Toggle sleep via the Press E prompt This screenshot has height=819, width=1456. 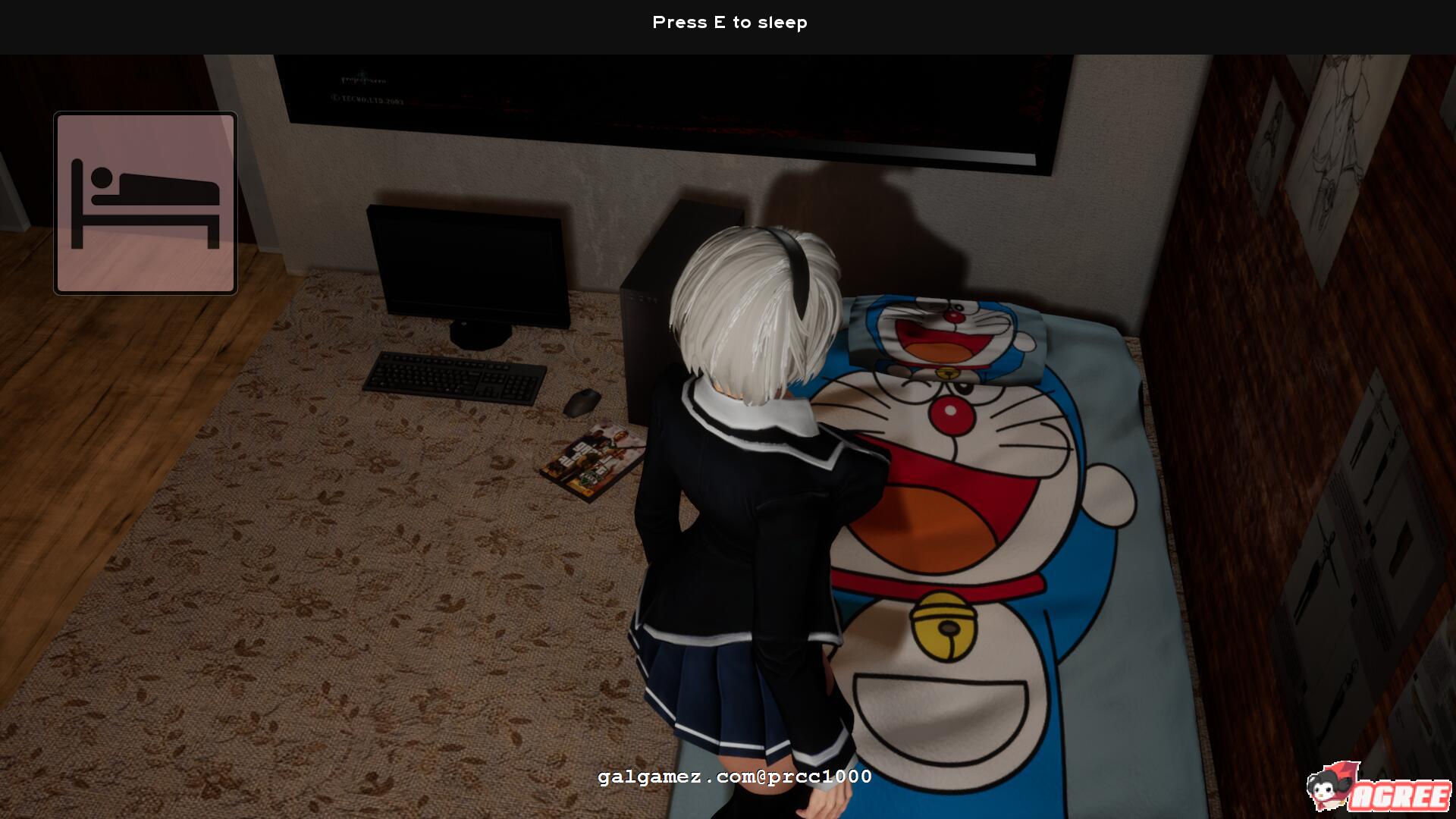[730, 23]
